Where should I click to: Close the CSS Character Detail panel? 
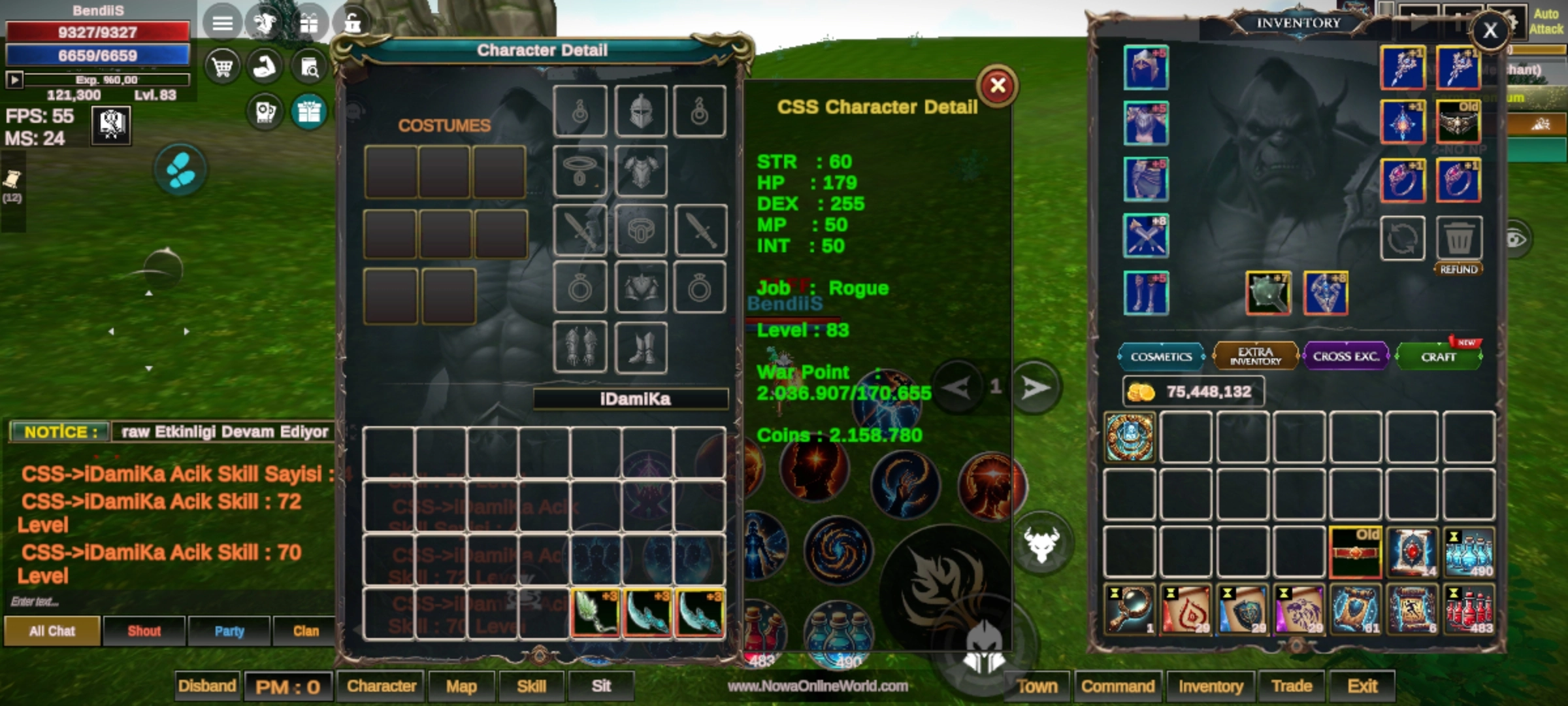tap(997, 86)
